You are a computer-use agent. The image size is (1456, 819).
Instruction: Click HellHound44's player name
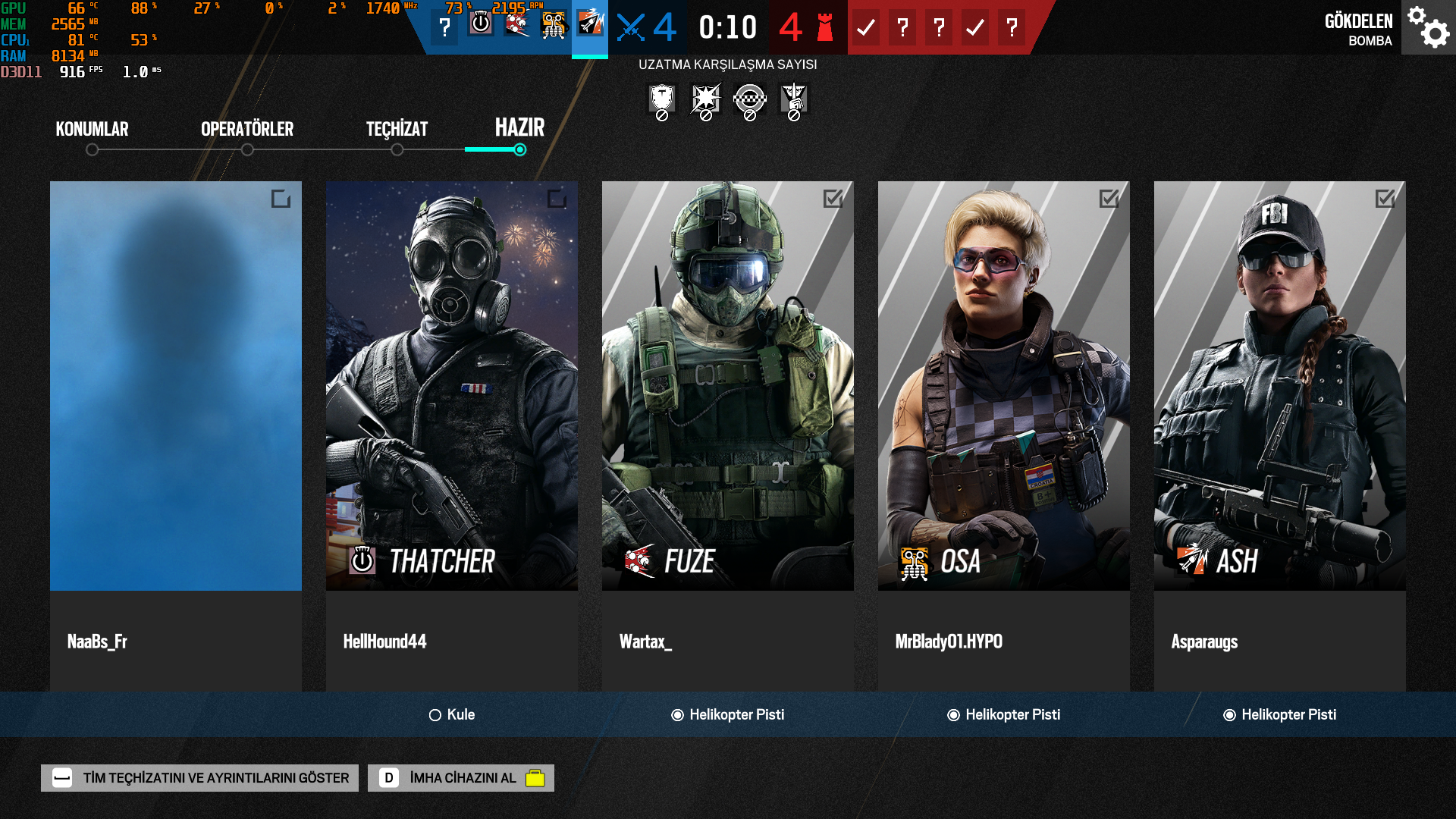pos(384,642)
